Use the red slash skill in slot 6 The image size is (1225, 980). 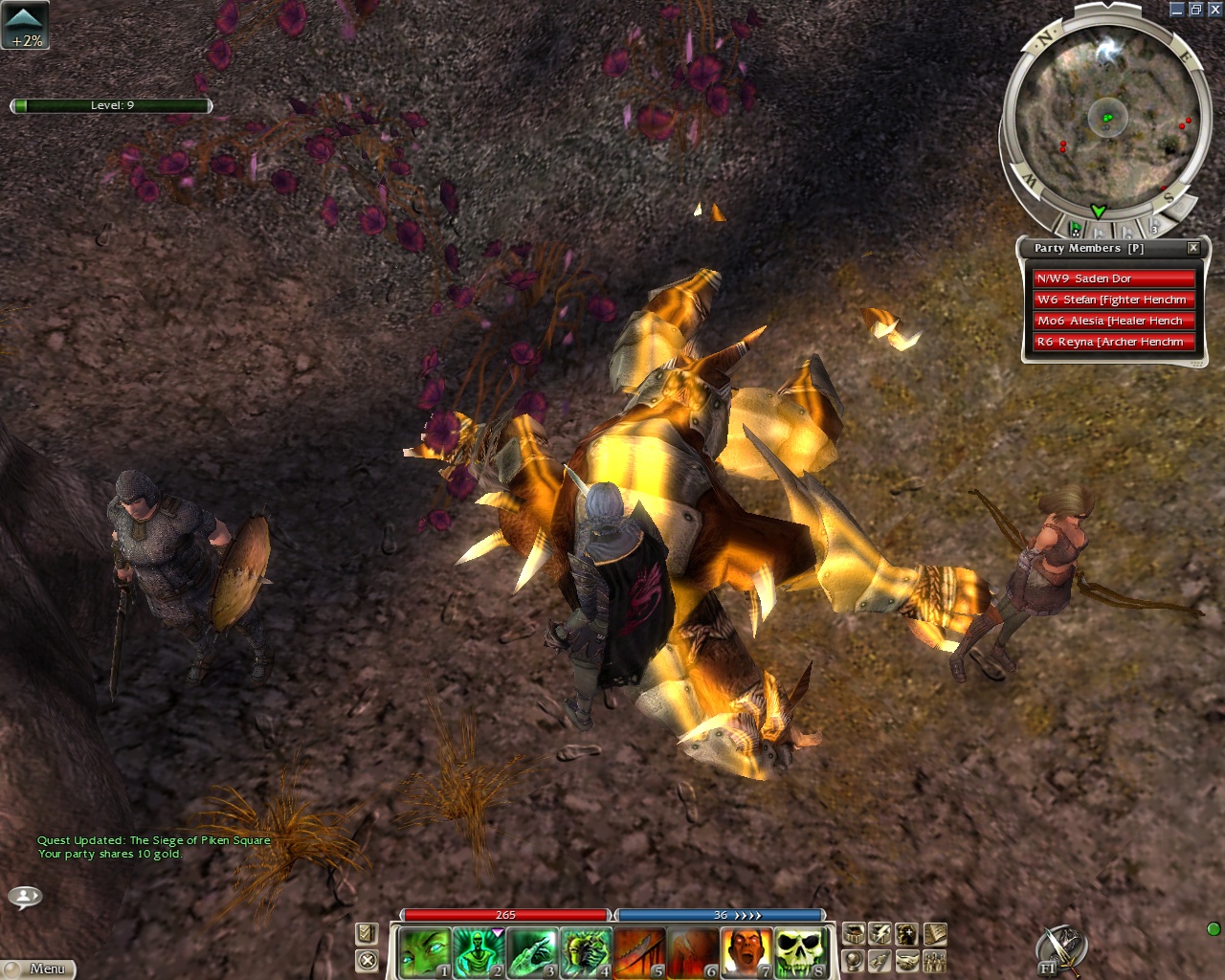(690, 952)
